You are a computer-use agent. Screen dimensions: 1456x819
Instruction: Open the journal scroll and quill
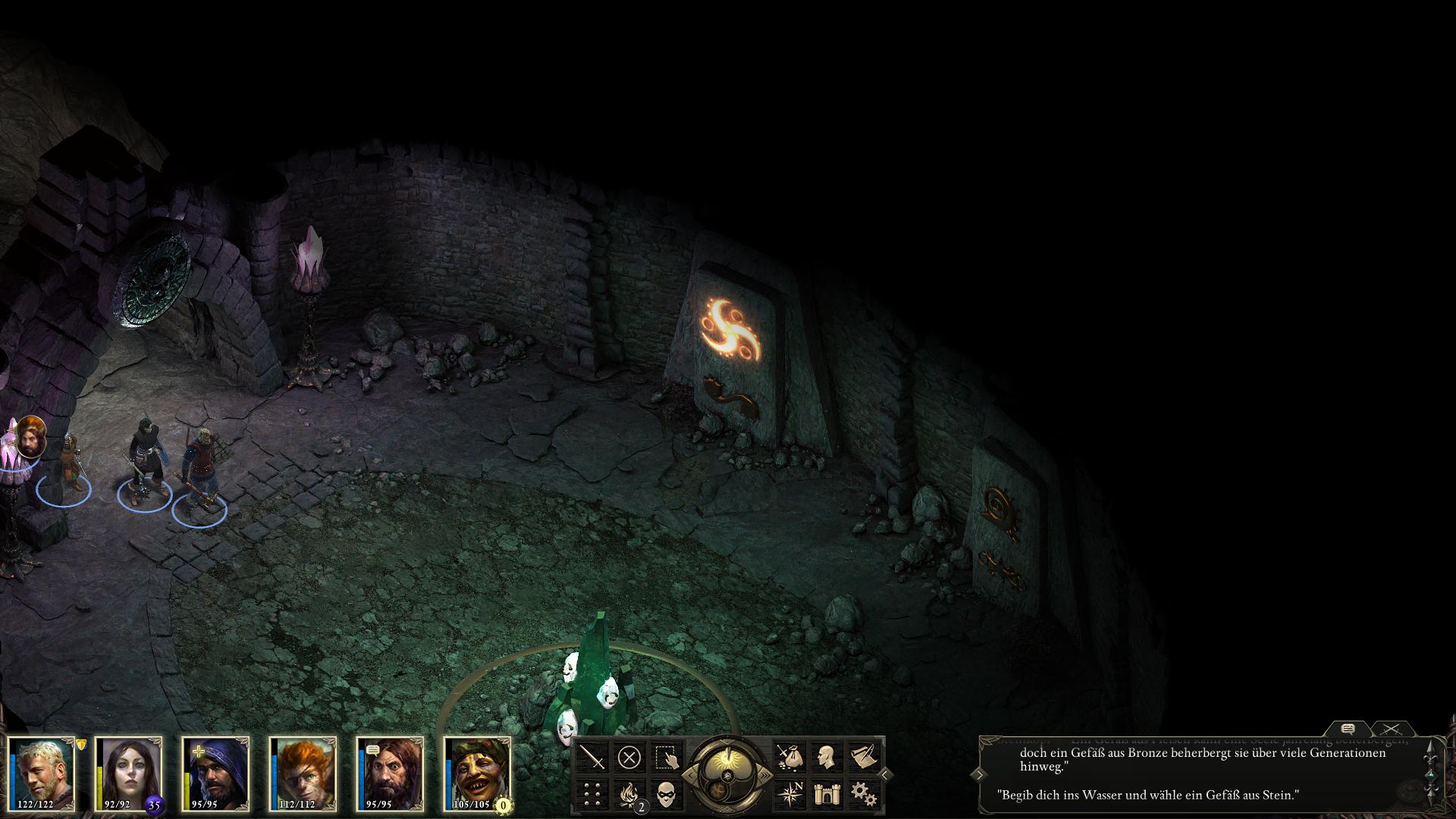(863, 757)
